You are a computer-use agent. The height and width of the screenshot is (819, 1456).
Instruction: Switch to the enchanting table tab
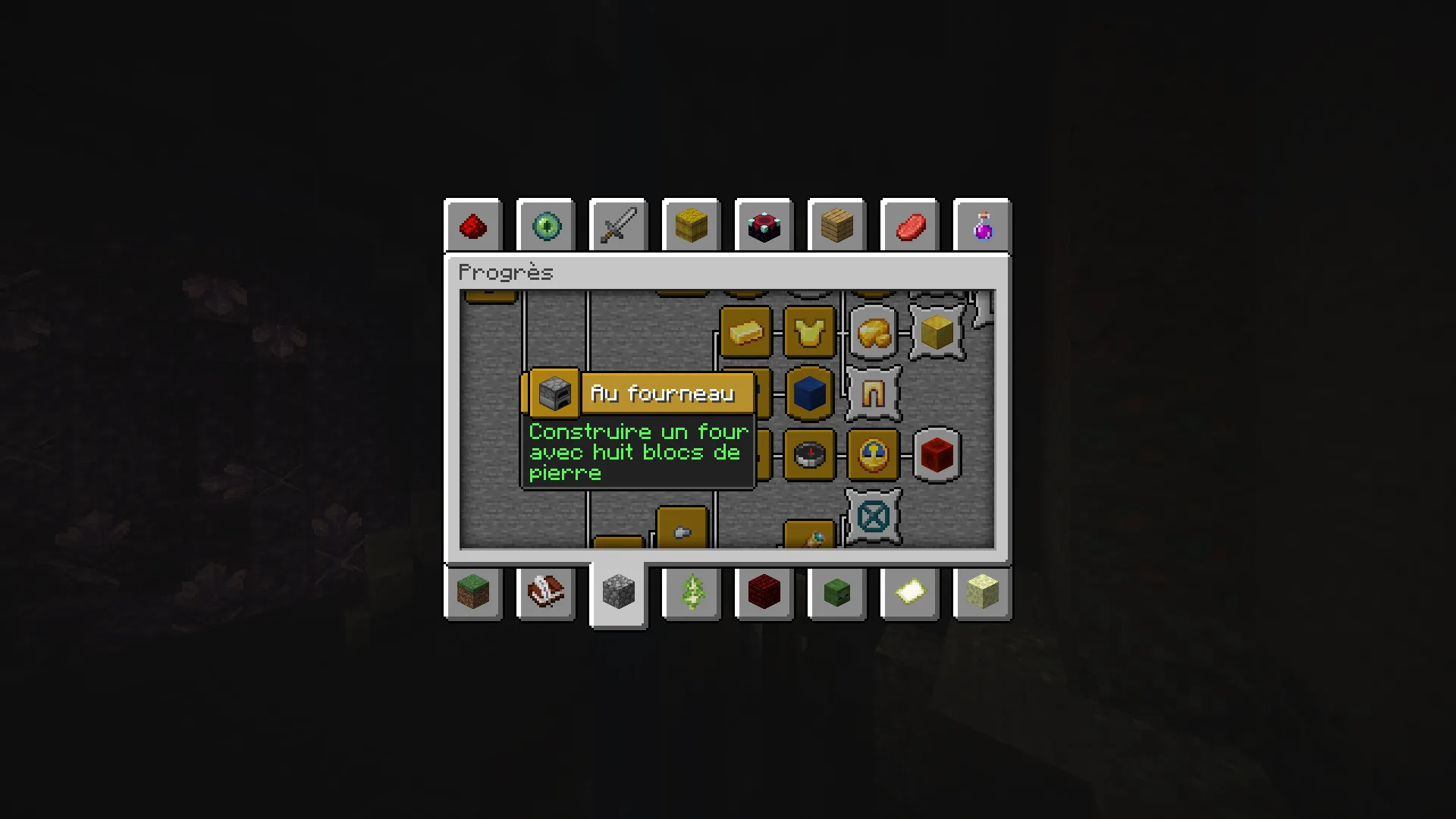(x=764, y=226)
